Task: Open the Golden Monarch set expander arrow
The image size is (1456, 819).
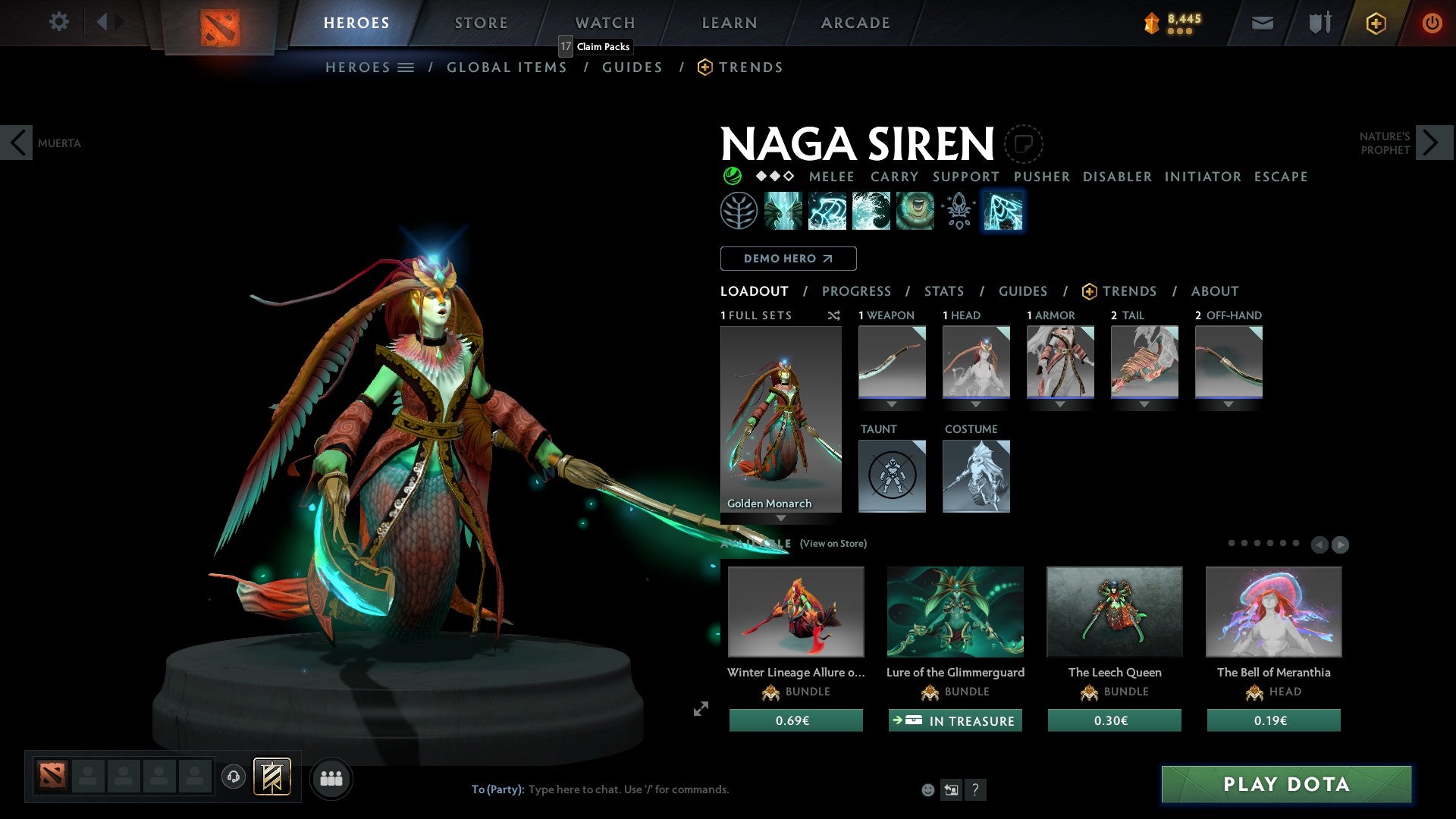Action: coord(782,519)
